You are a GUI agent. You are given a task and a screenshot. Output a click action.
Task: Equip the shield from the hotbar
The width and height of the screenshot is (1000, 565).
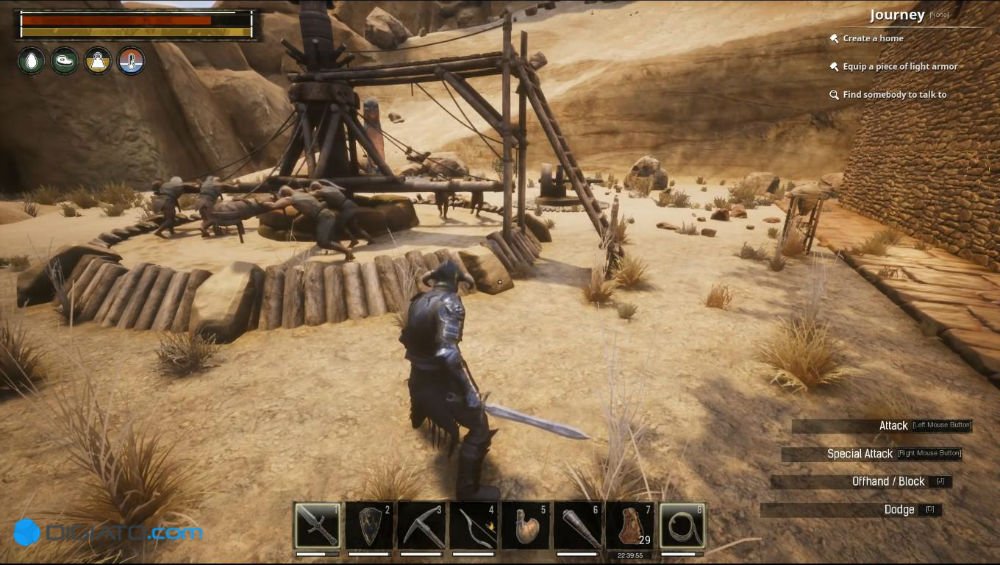tap(369, 525)
